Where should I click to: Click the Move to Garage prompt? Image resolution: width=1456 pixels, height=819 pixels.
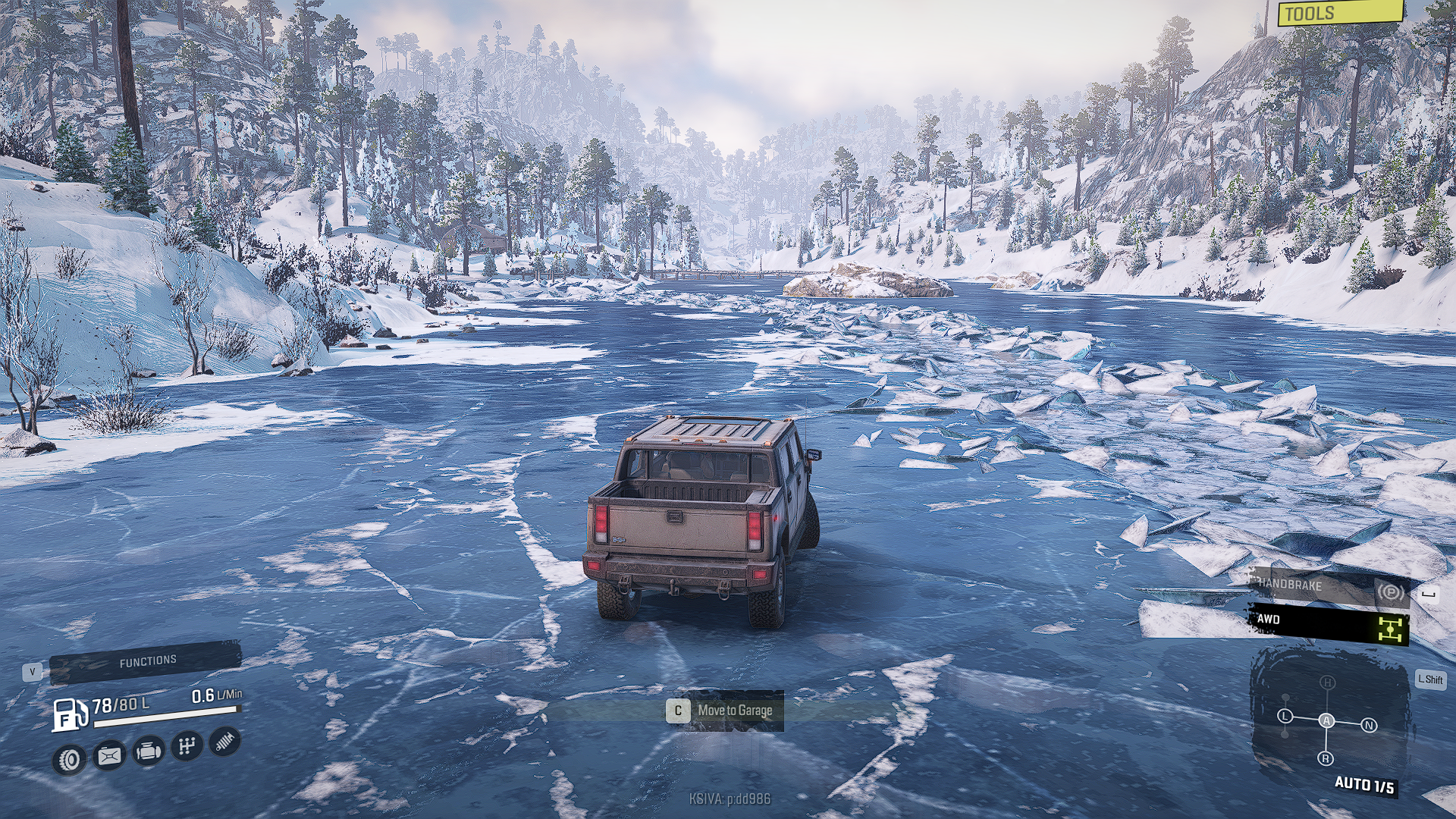(x=723, y=711)
